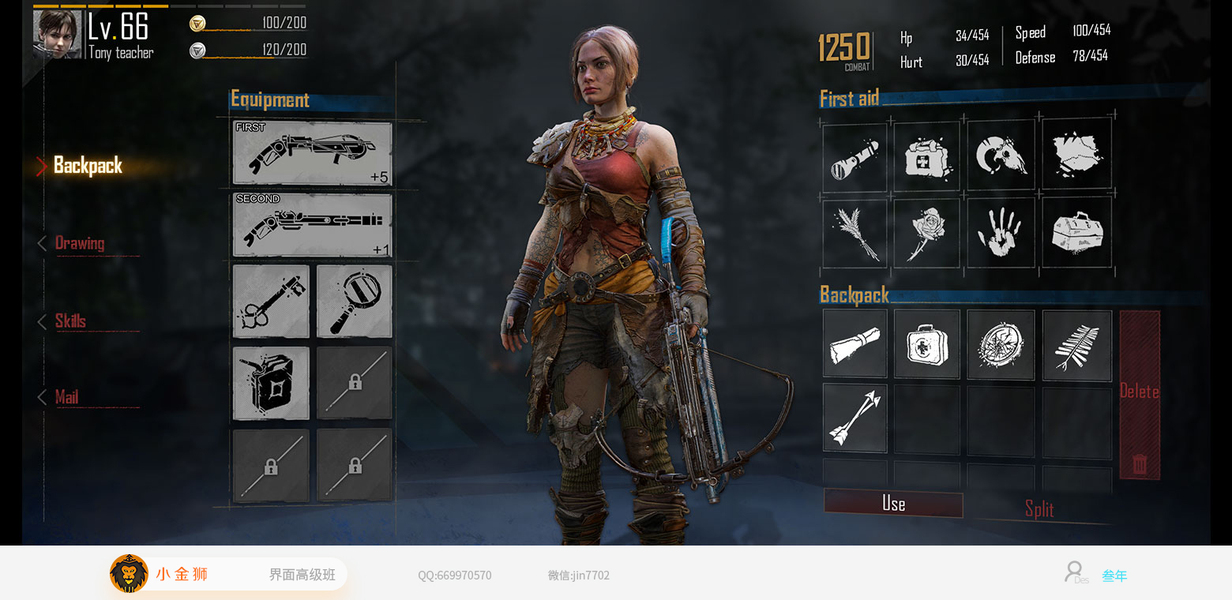Select the FIRST weapon equipment slot

click(312, 154)
